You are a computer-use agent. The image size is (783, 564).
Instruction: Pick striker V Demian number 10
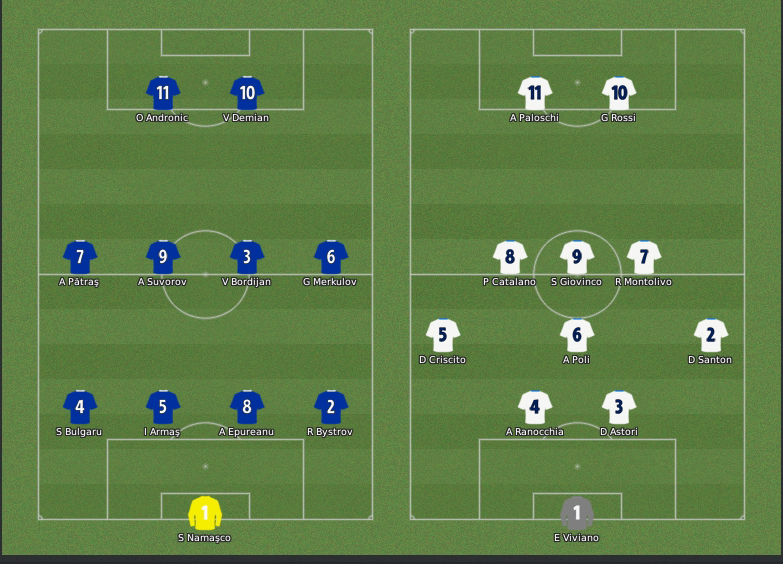pos(247,93)
